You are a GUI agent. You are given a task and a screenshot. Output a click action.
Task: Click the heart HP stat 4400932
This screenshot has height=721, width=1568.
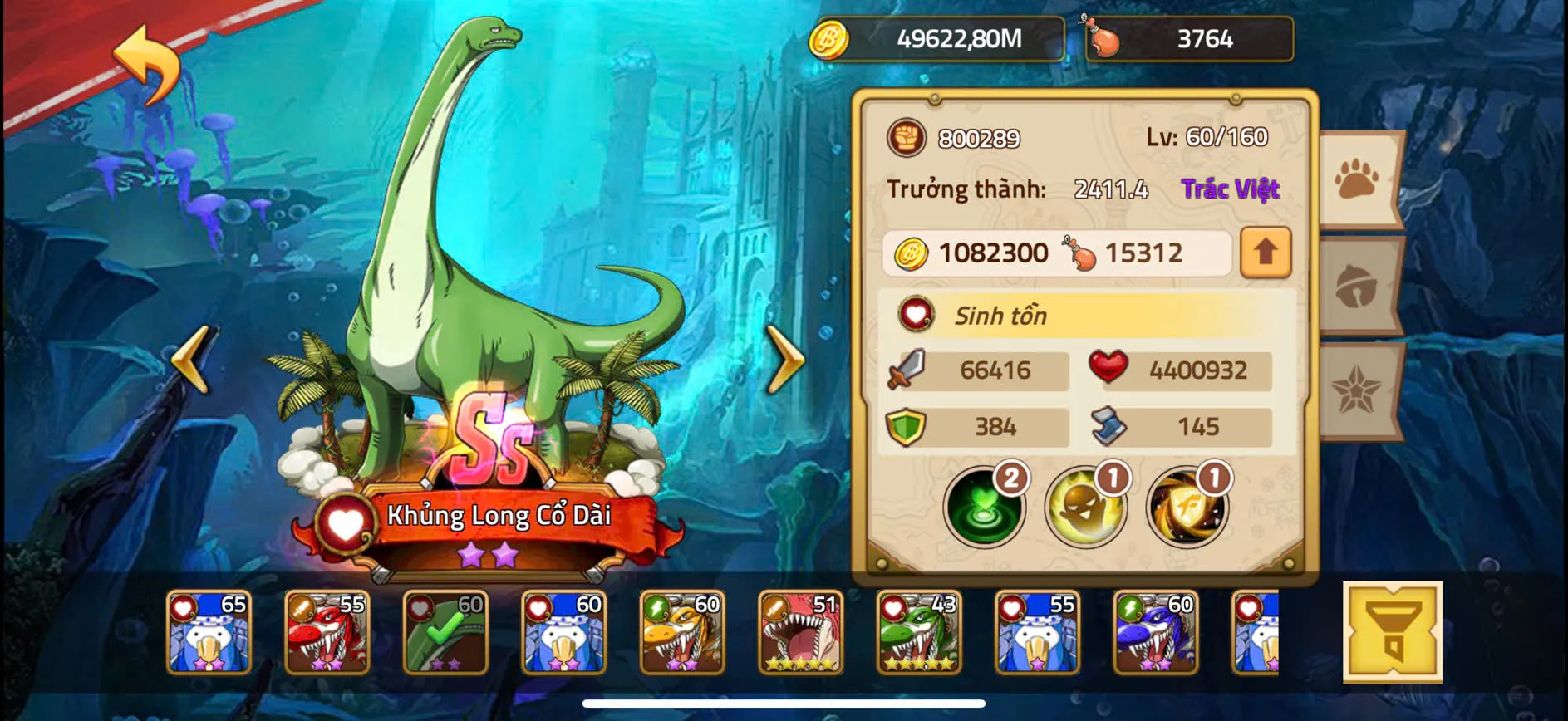coord(1180,371)
